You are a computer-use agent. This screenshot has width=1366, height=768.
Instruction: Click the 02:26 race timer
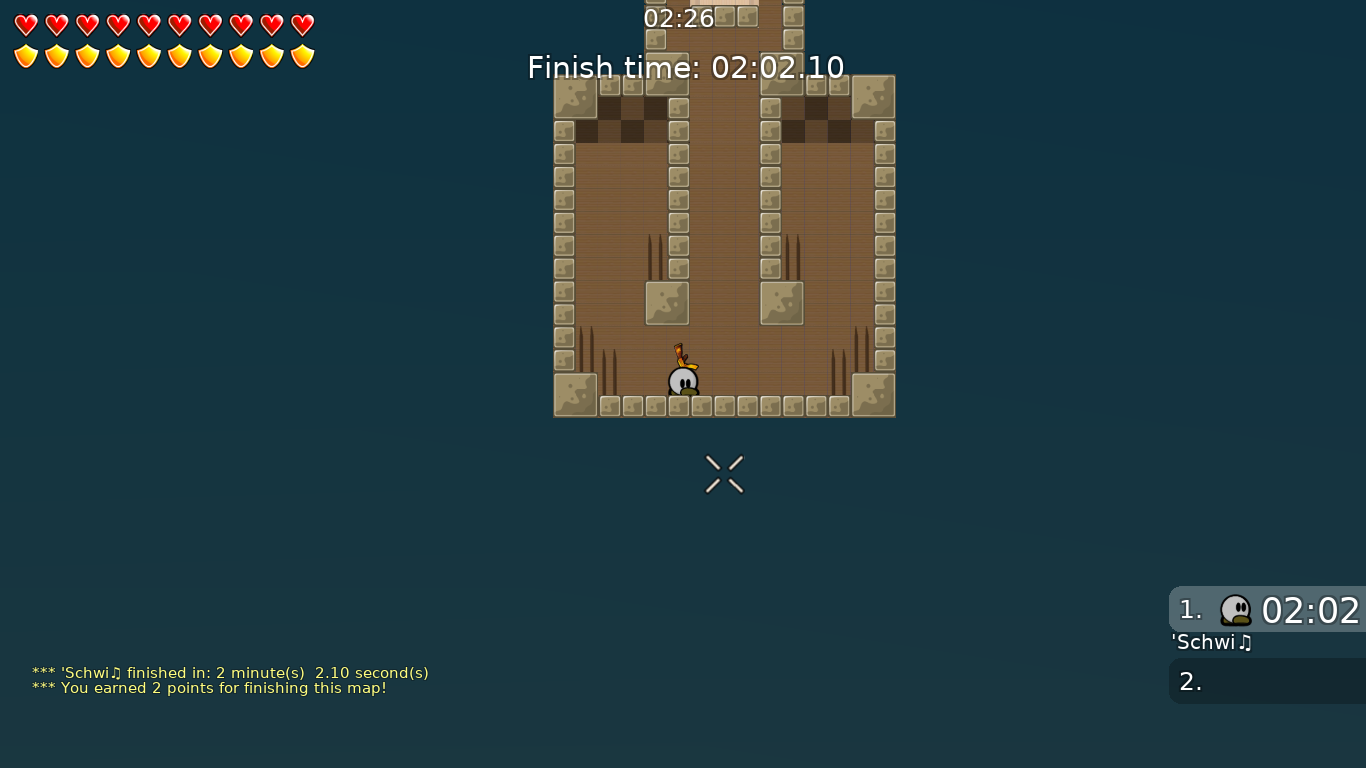pyautogui.click(x=679, y=18)
